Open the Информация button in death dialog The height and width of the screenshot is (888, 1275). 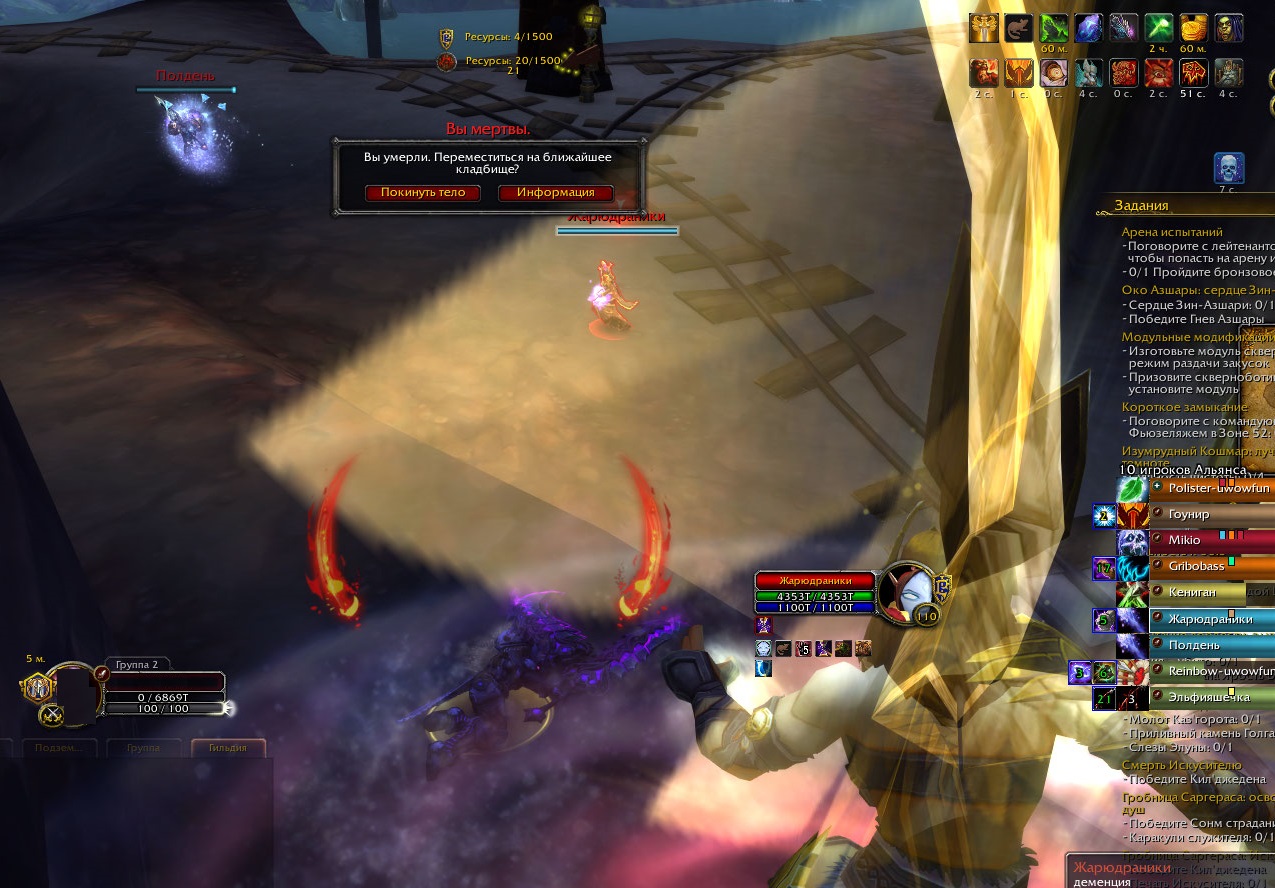point(555,192)
